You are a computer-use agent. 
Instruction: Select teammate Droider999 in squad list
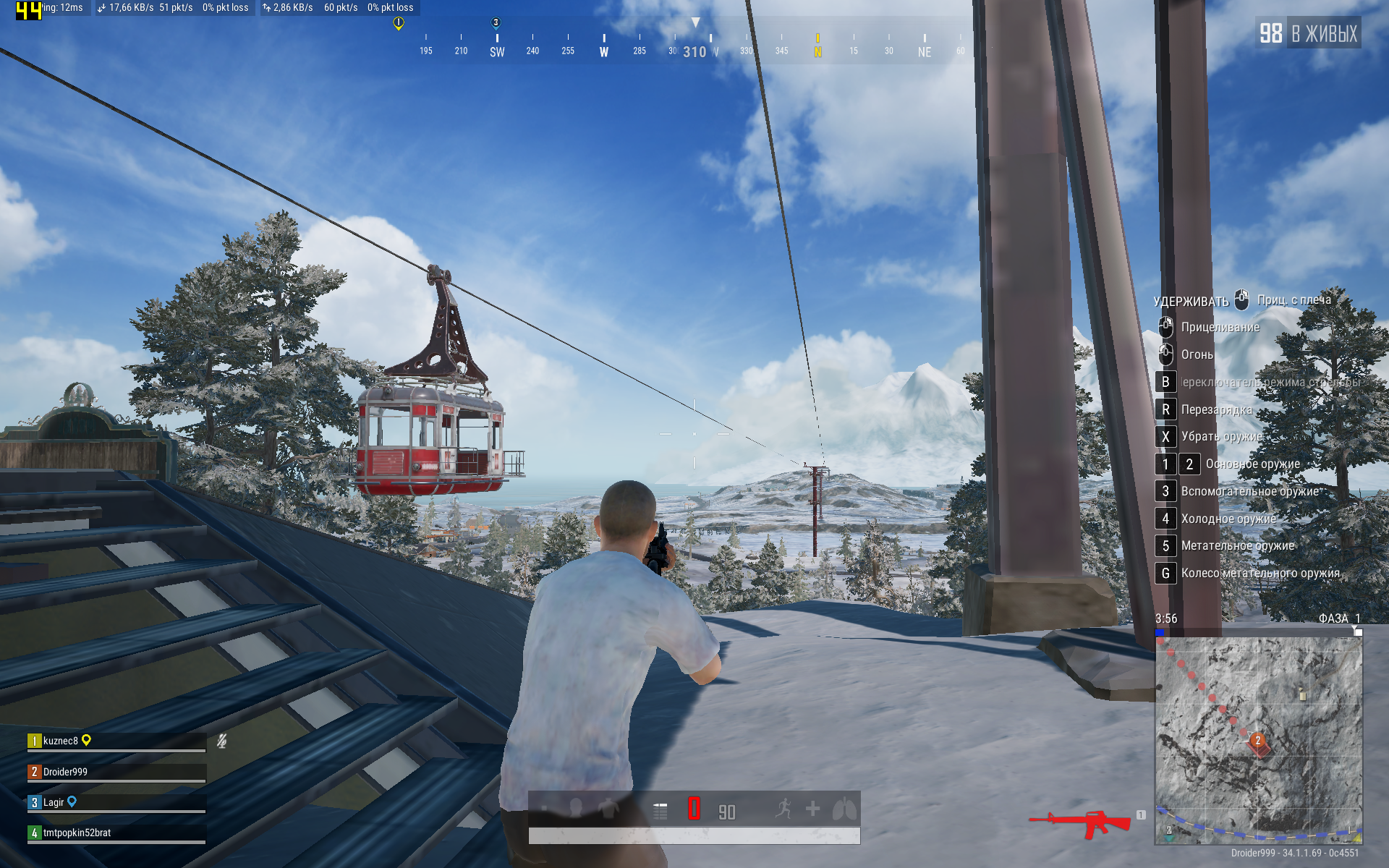pos(65,772)
